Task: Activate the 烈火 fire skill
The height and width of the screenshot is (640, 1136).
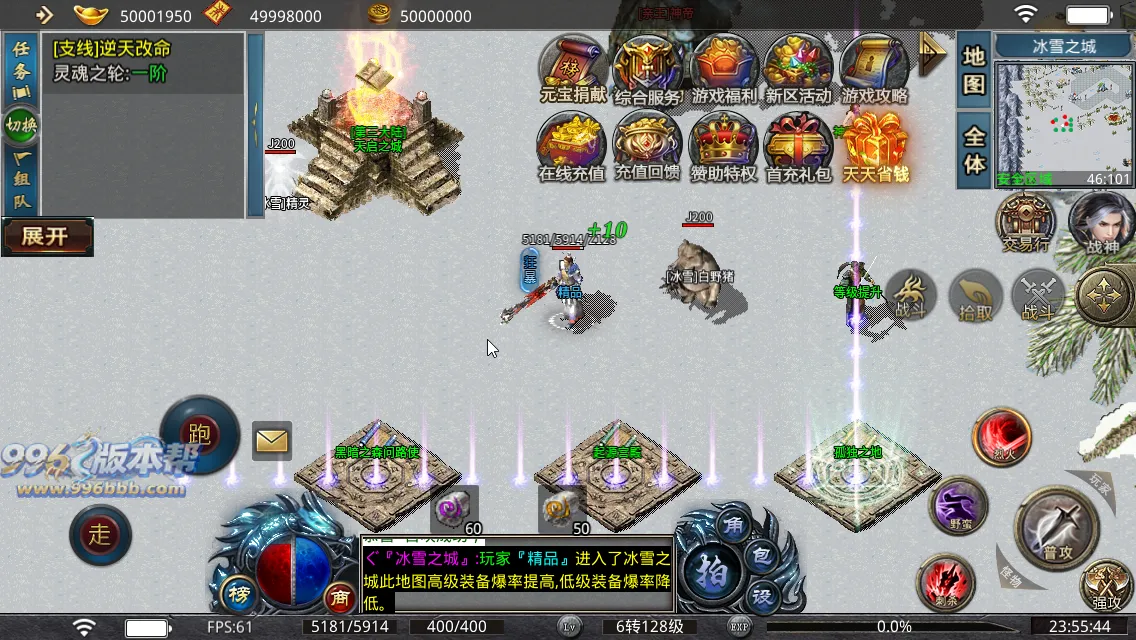Action: [1003, 439]
